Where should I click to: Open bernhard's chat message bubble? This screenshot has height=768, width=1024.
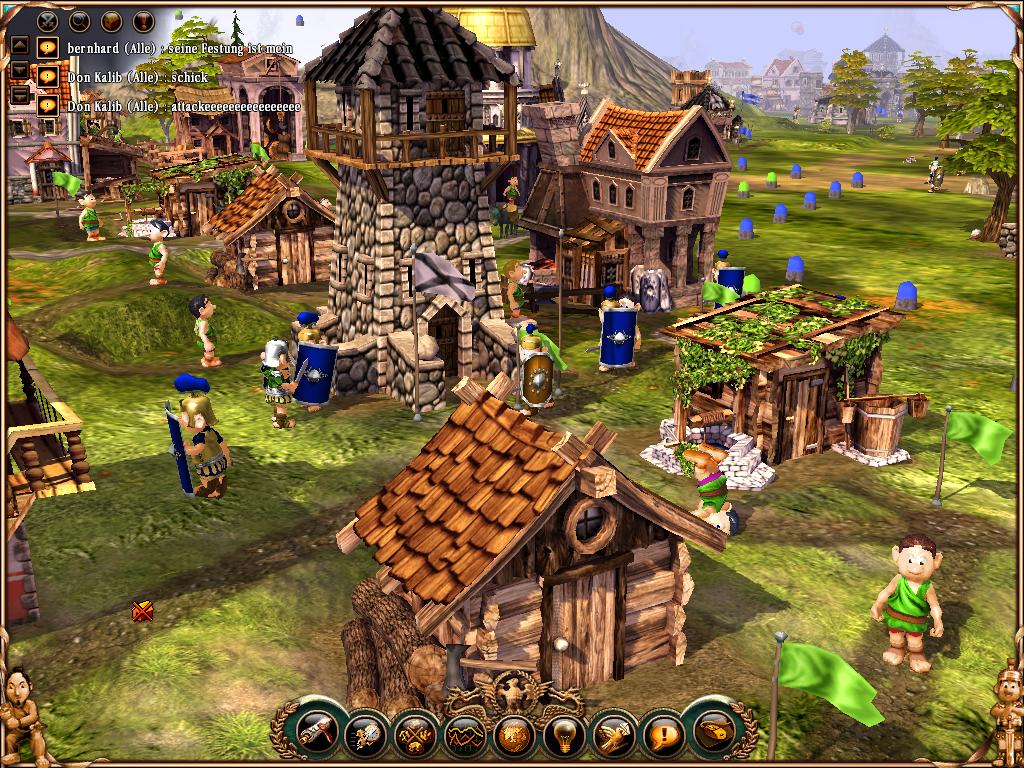[47, 47]
